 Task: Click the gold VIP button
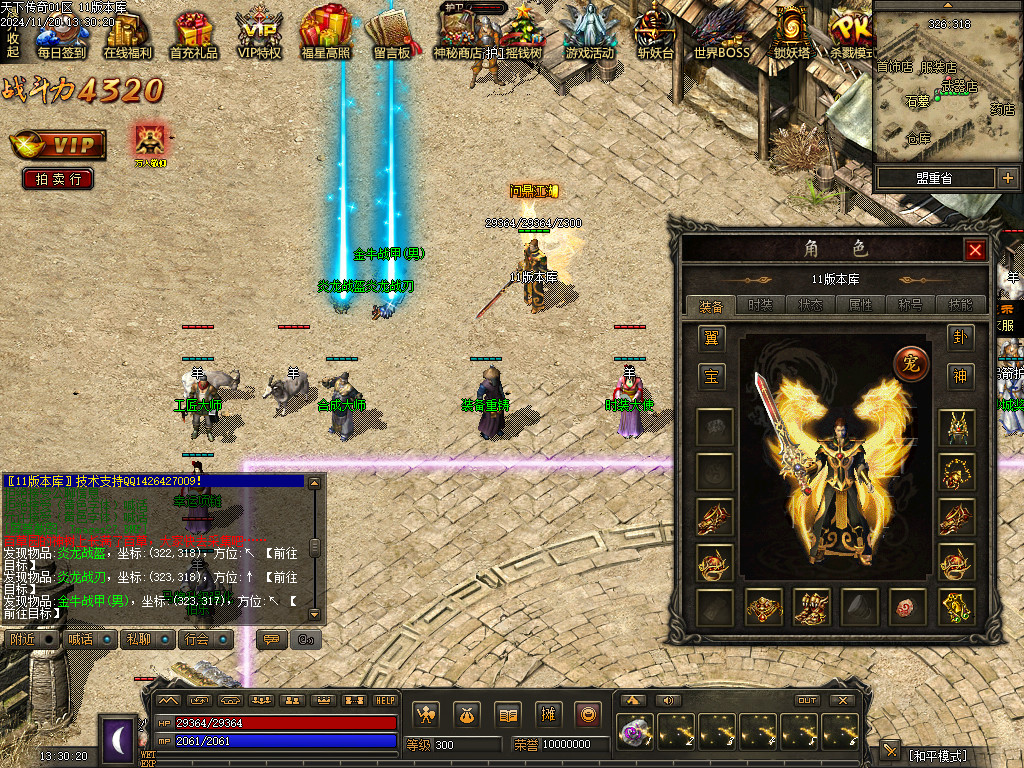pos(58,145)
